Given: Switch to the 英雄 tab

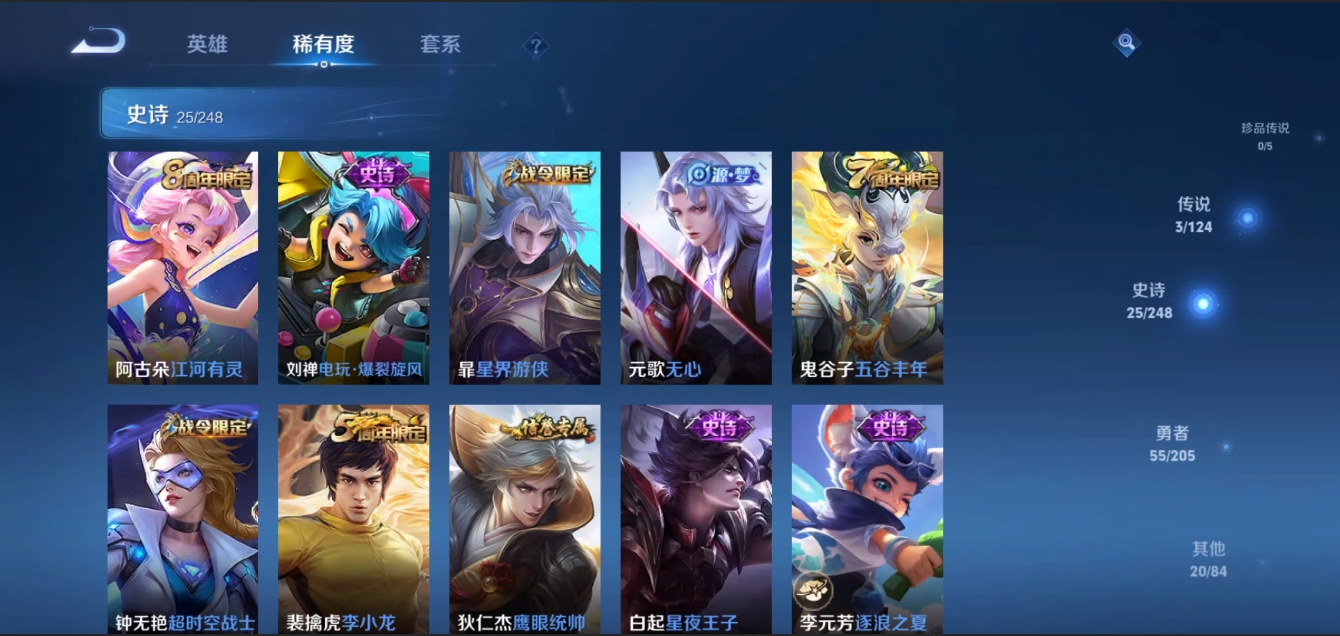Looking at the screenshot, I should 207,44.
